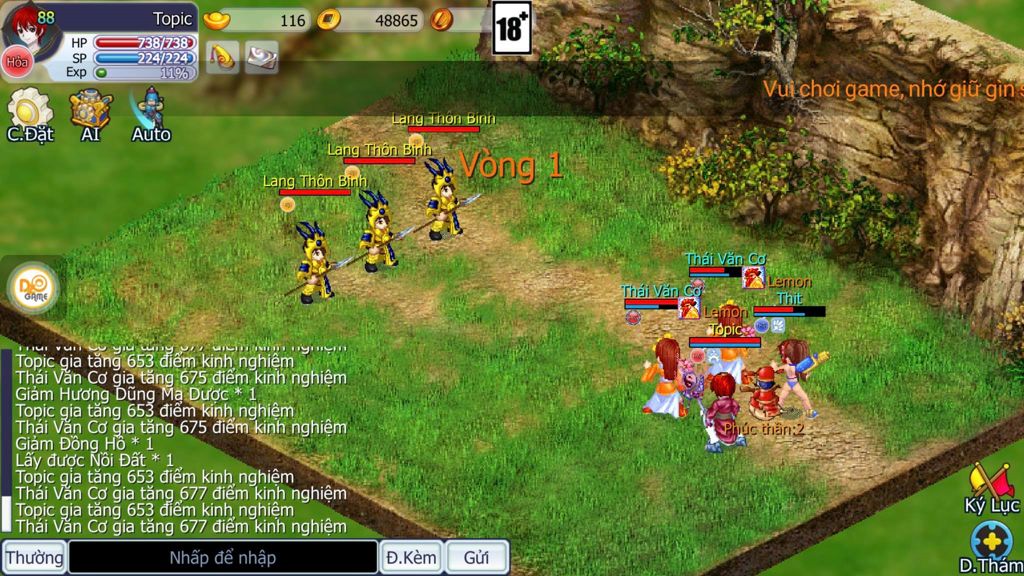1024x576 pixels.
Task: Tap the Hòa peace mode button
Action: pyautogui.click(x=17, y=62)
